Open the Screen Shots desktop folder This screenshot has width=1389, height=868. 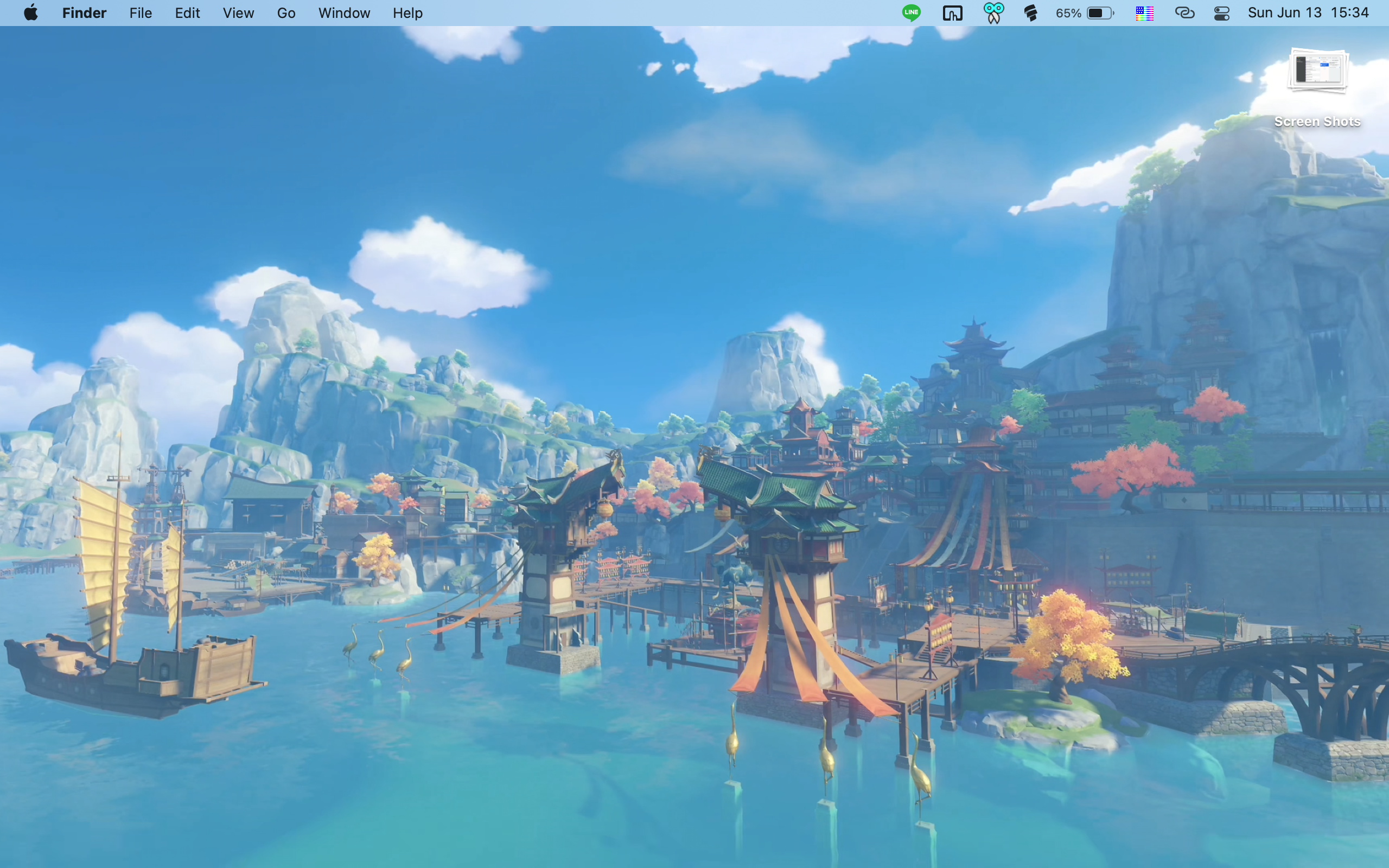click(x=1317, y=72)
